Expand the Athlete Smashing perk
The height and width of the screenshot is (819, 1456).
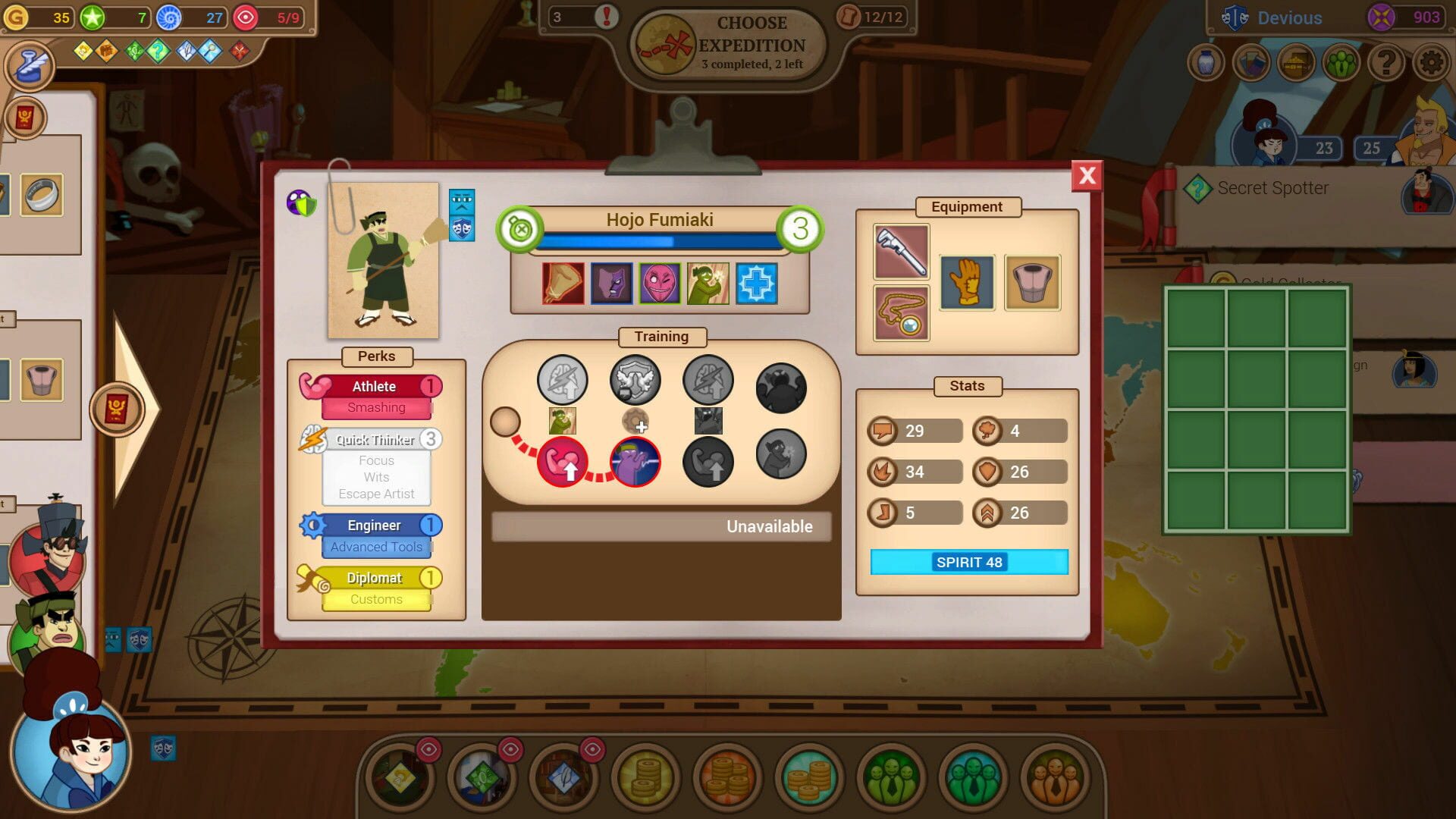[375, 394]
